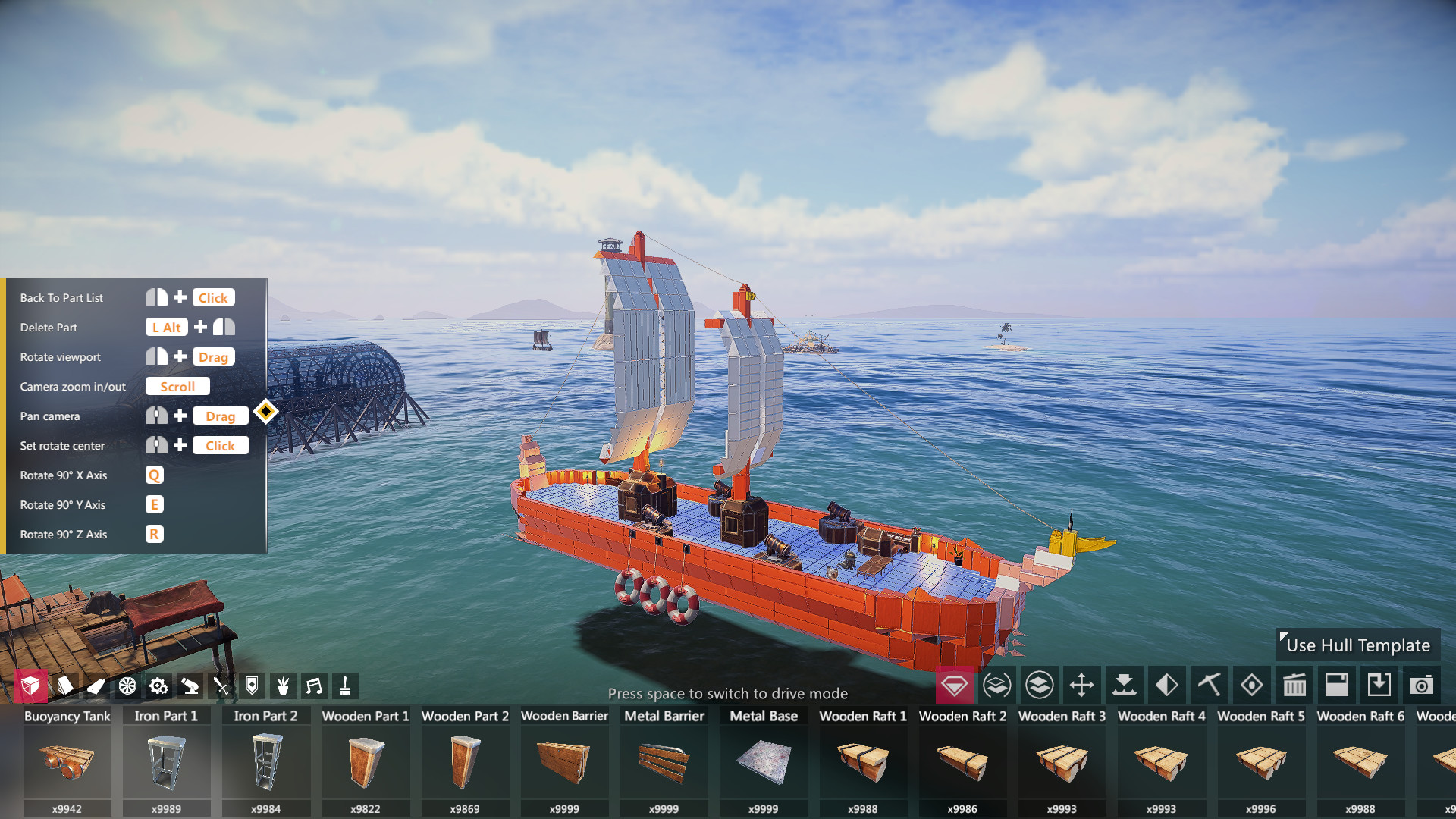
Task: Enable the highlighted gem material mode
Action: [954, 686]
